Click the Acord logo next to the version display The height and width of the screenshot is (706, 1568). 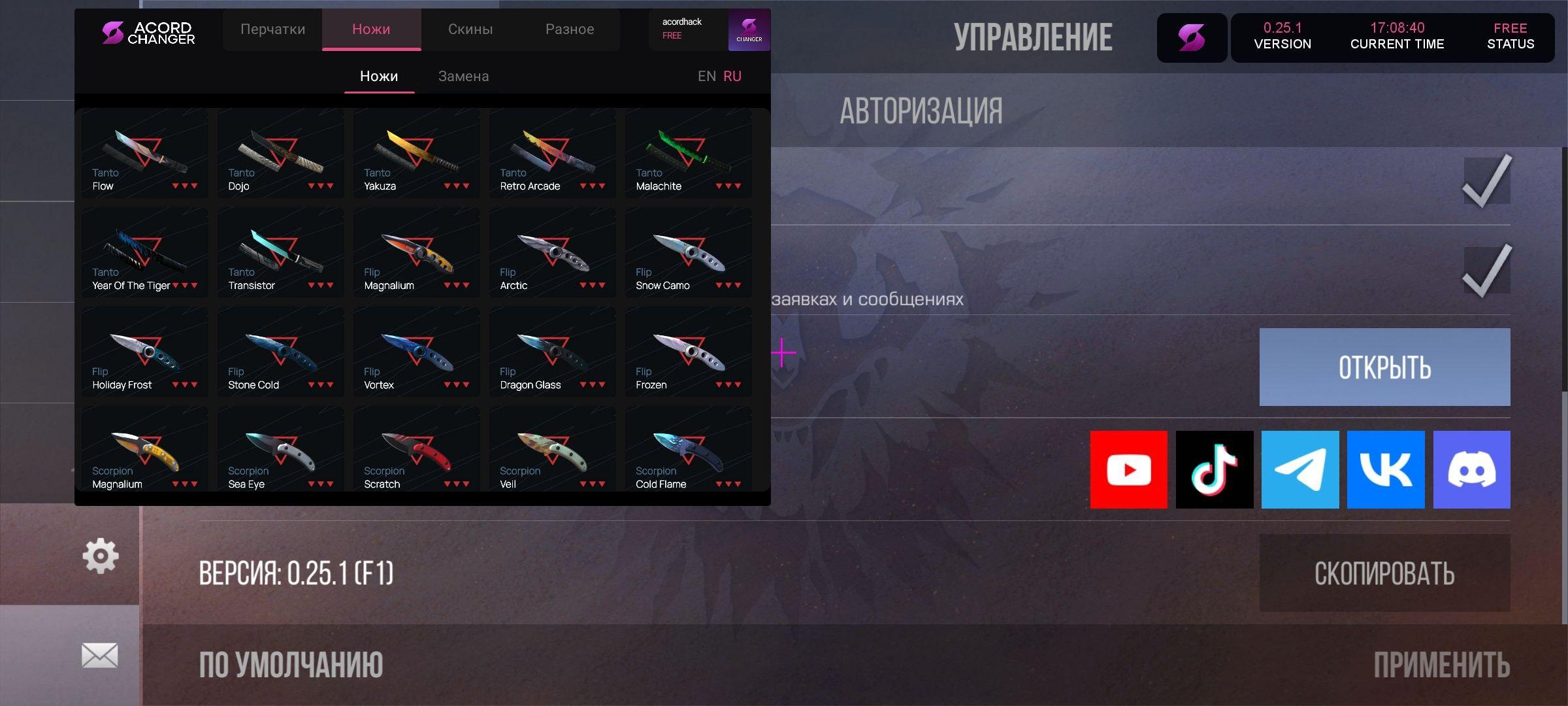1192,37
